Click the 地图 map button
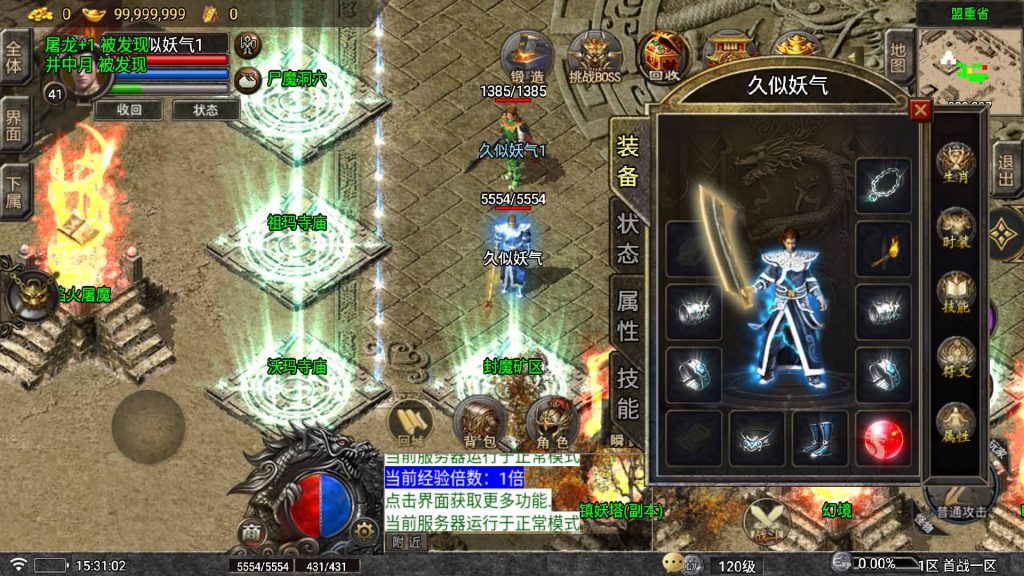The height and width of the screenshot is (576, 1024). tap(899, 56)
